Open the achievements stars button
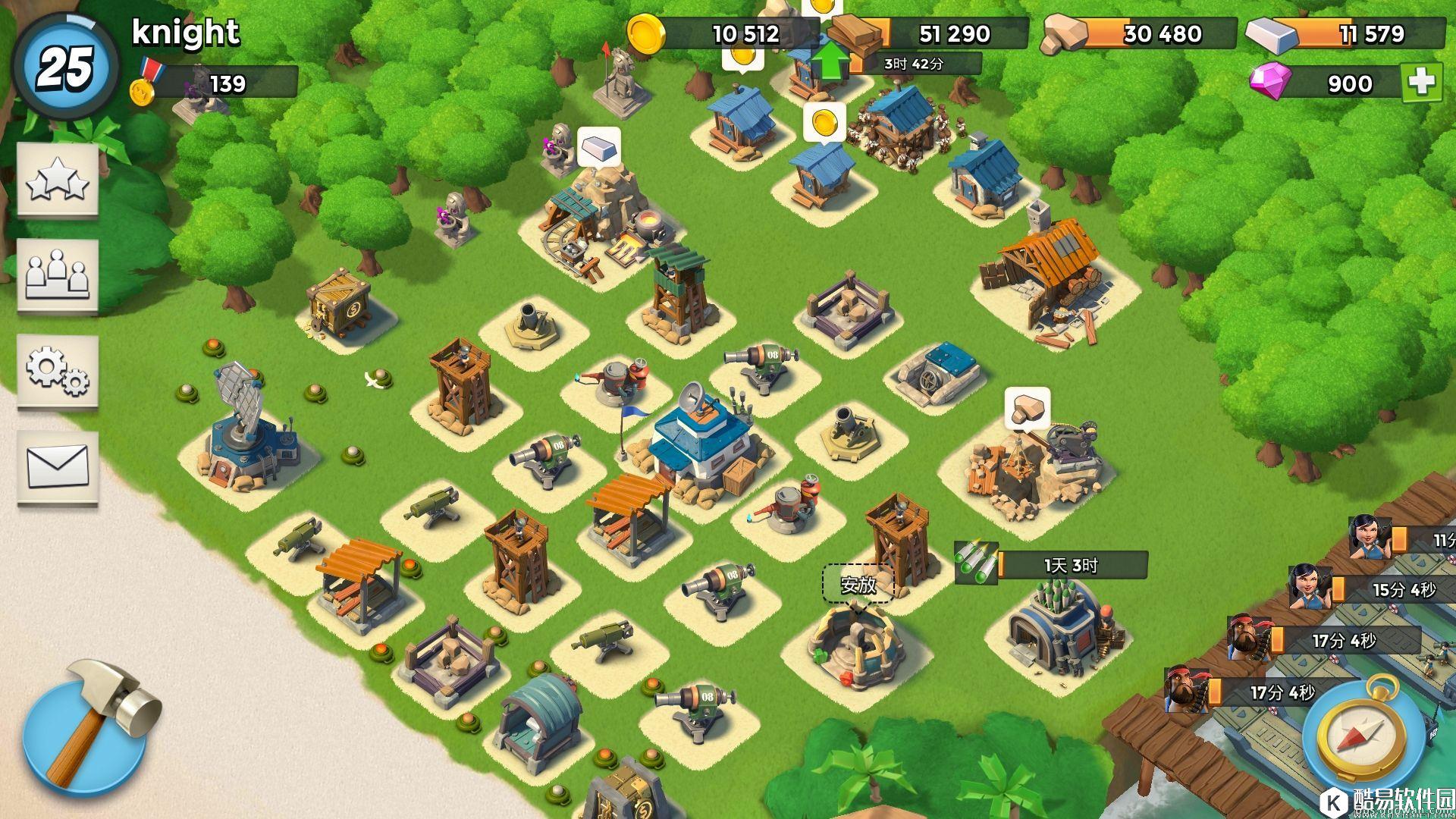Screen dimensions: 1456x819 tap(58, 181)
